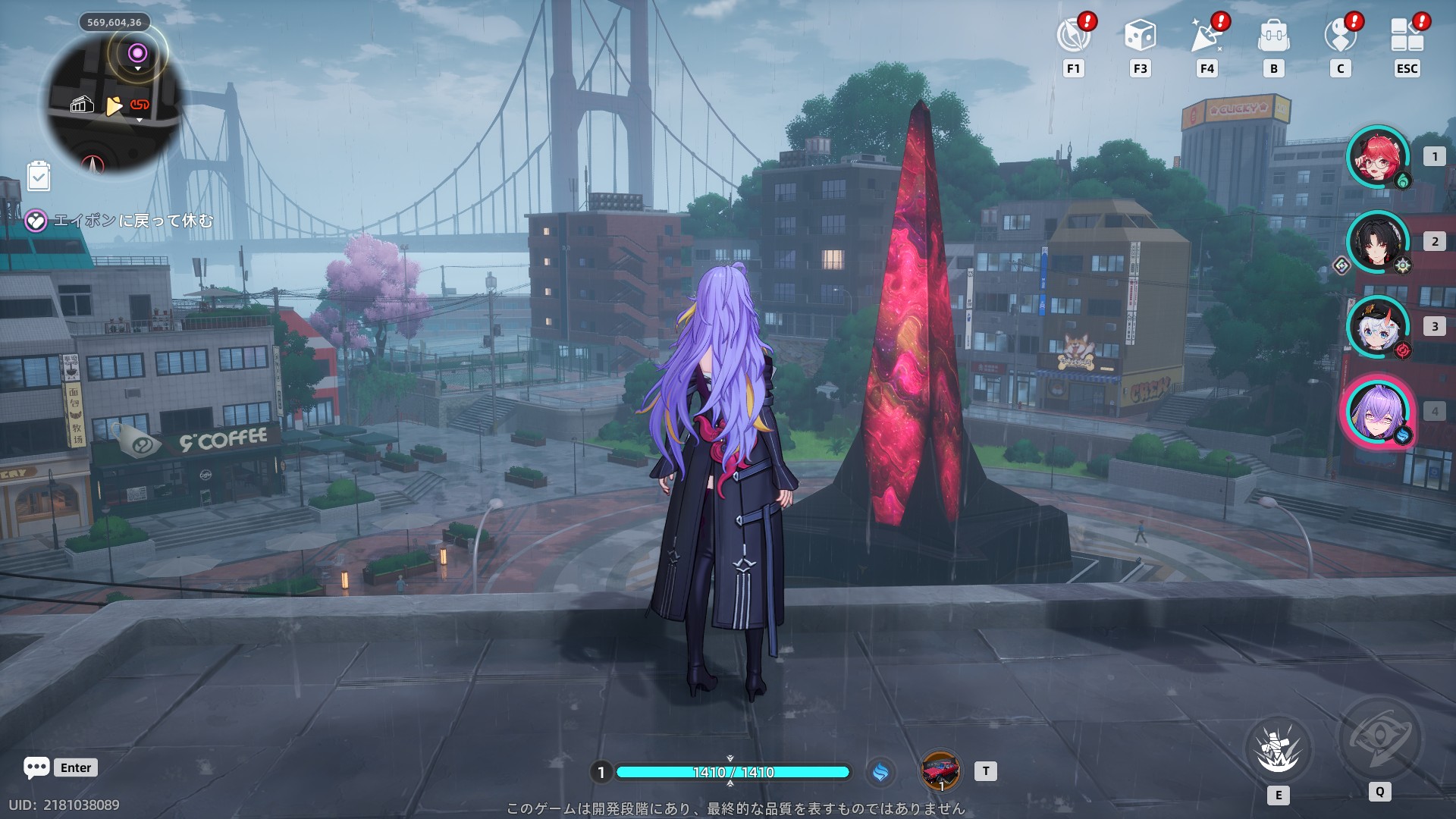Click the blue swirl icon beside health bar
1456x819 pixels.
pos(880,772)
